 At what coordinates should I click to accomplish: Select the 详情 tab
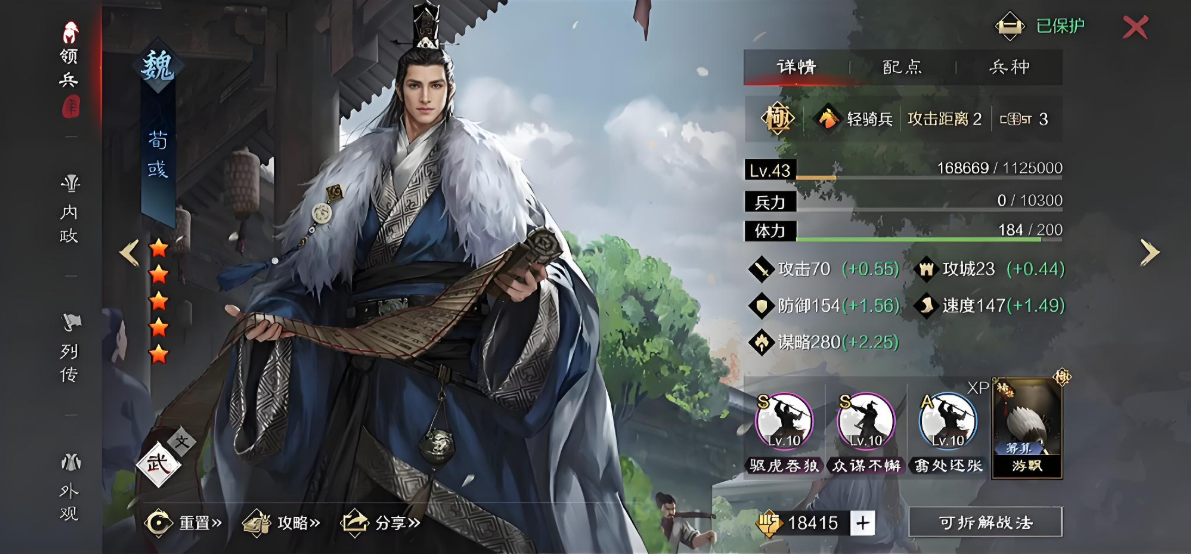[797, 67]
